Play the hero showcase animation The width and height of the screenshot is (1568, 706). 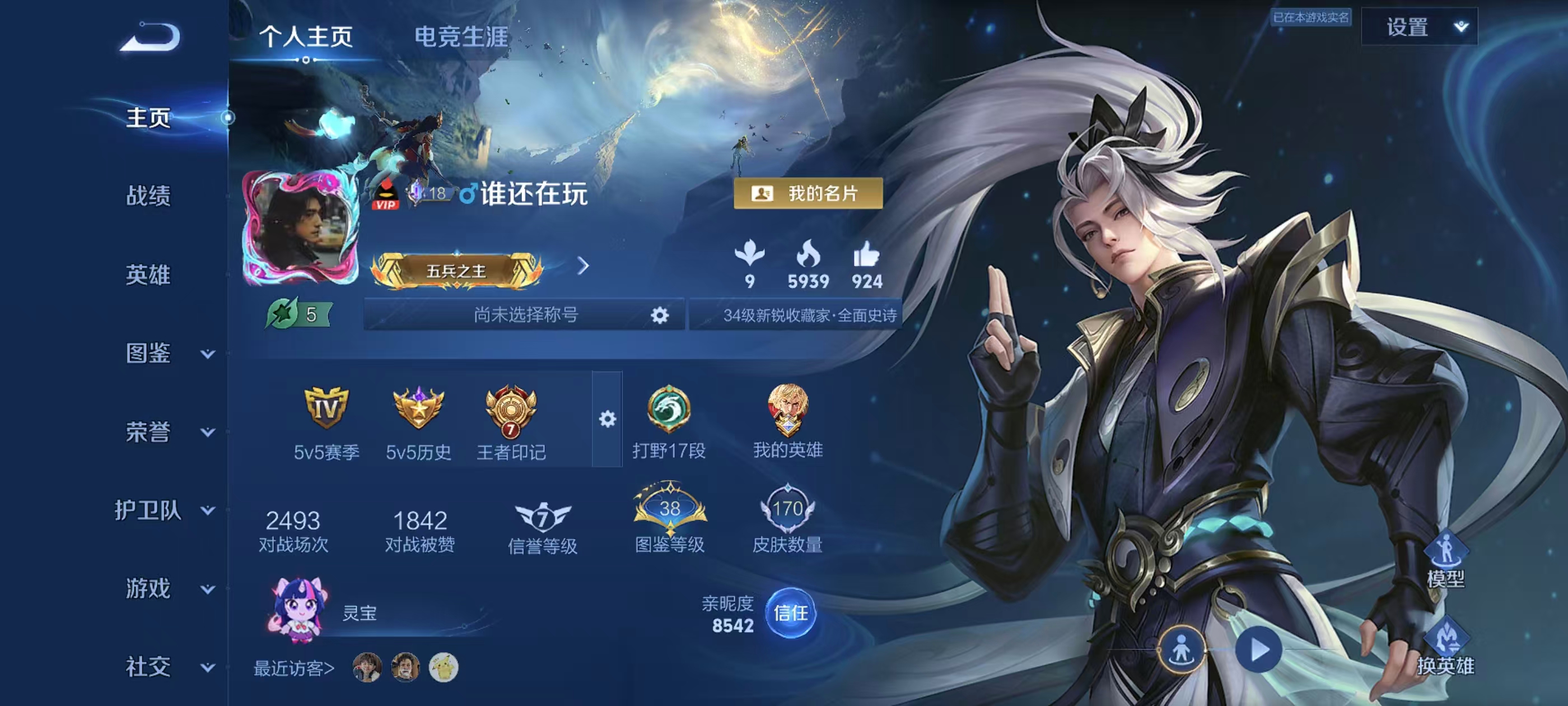click(x=1258, y=650)
